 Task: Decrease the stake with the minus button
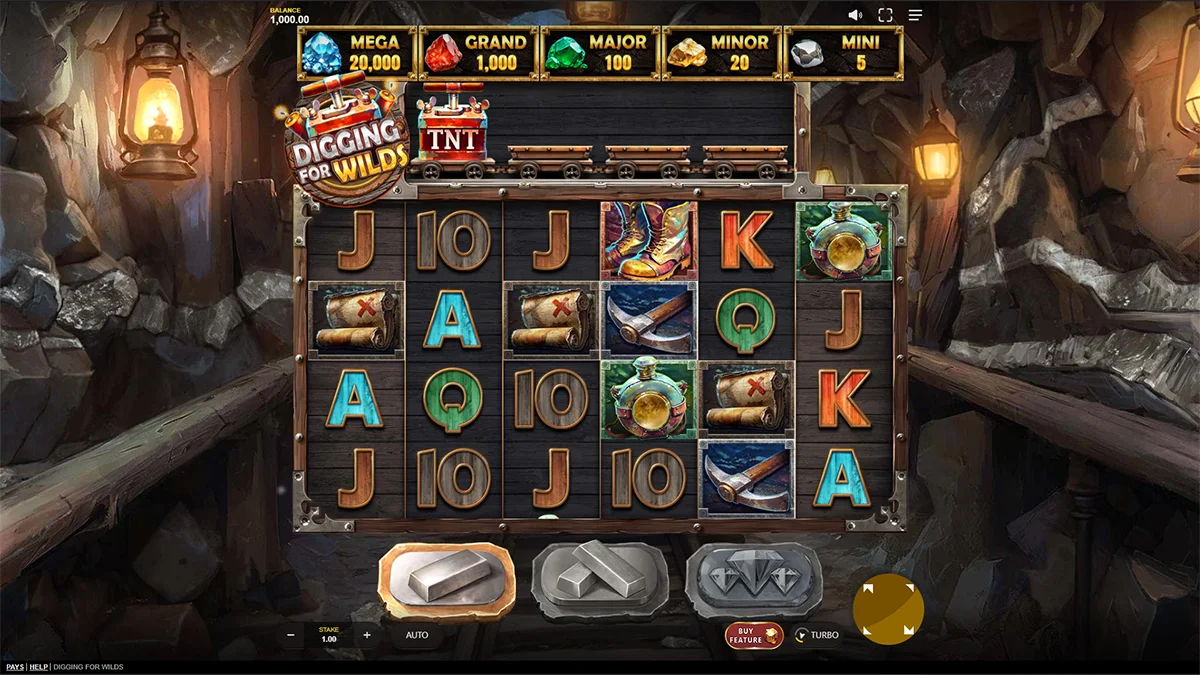[291, 635]
